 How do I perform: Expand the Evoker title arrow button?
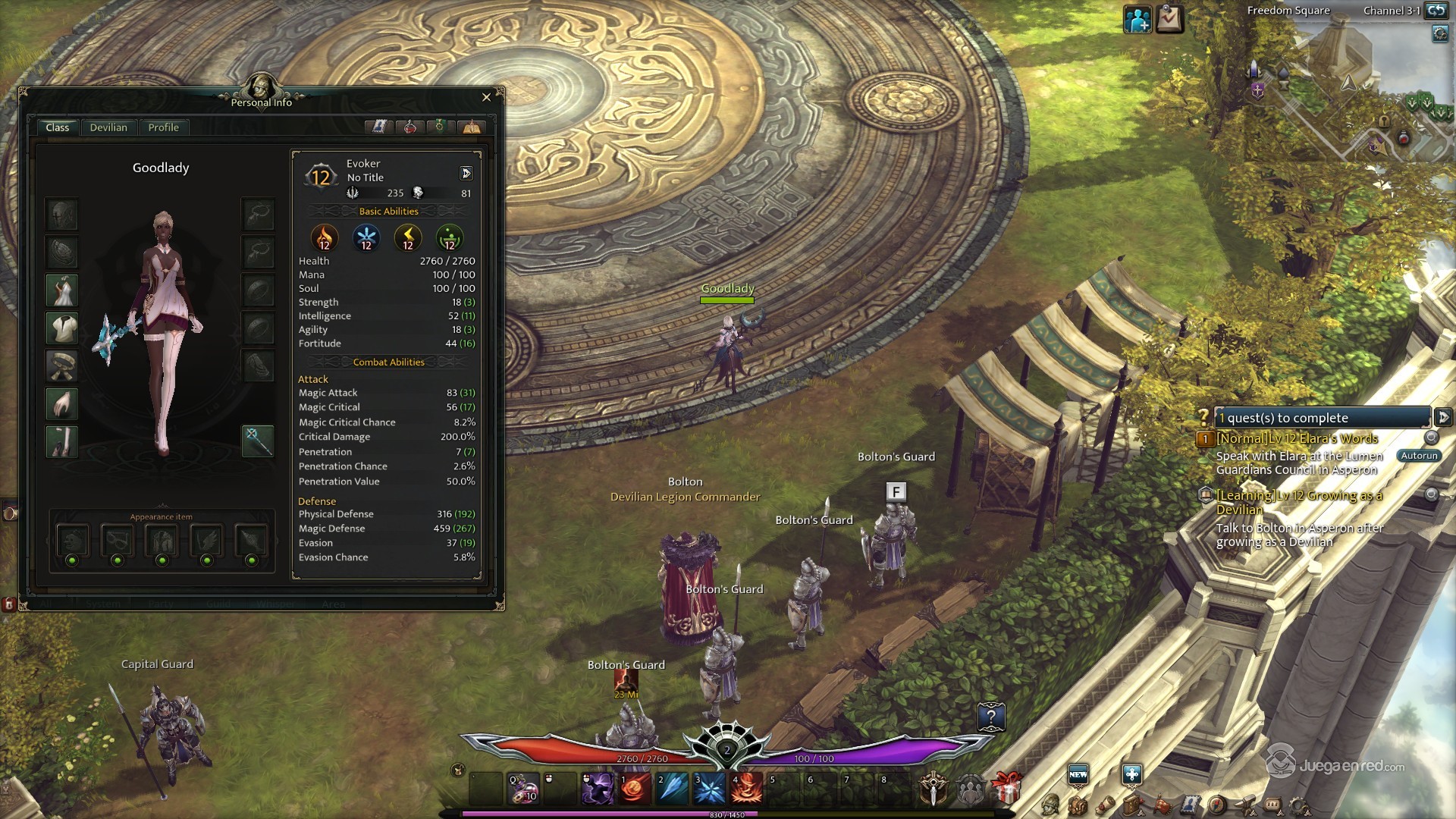click(466, 174)
